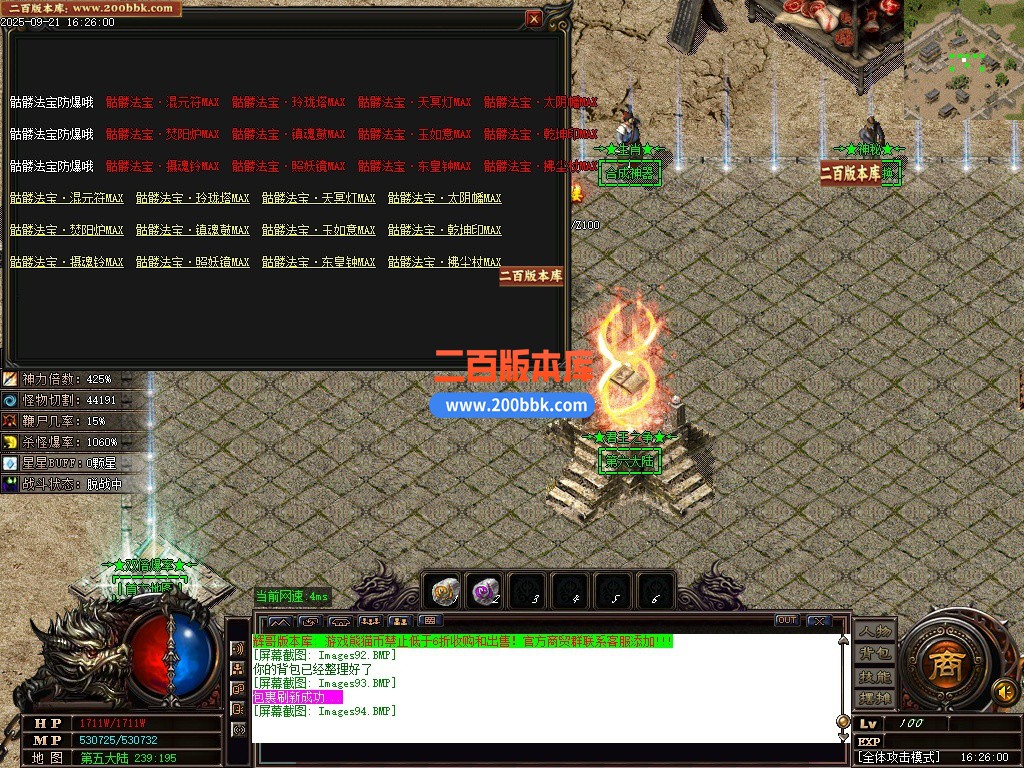Open the 背包 bag inventory
The width and height of the screenshot is (1024, 768).
click(x=874, y=653)
